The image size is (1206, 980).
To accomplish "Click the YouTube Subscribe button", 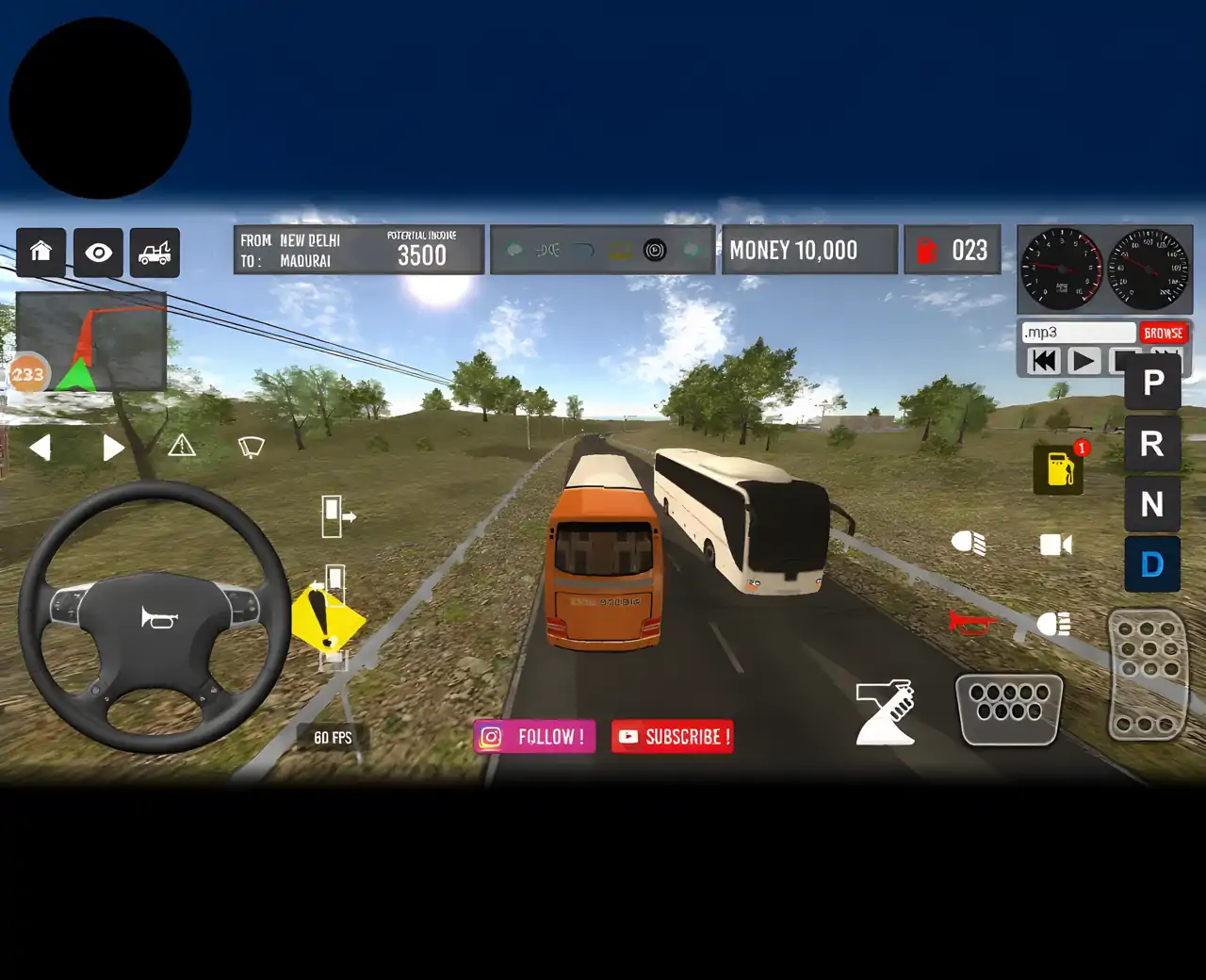I will click(673, 737).
